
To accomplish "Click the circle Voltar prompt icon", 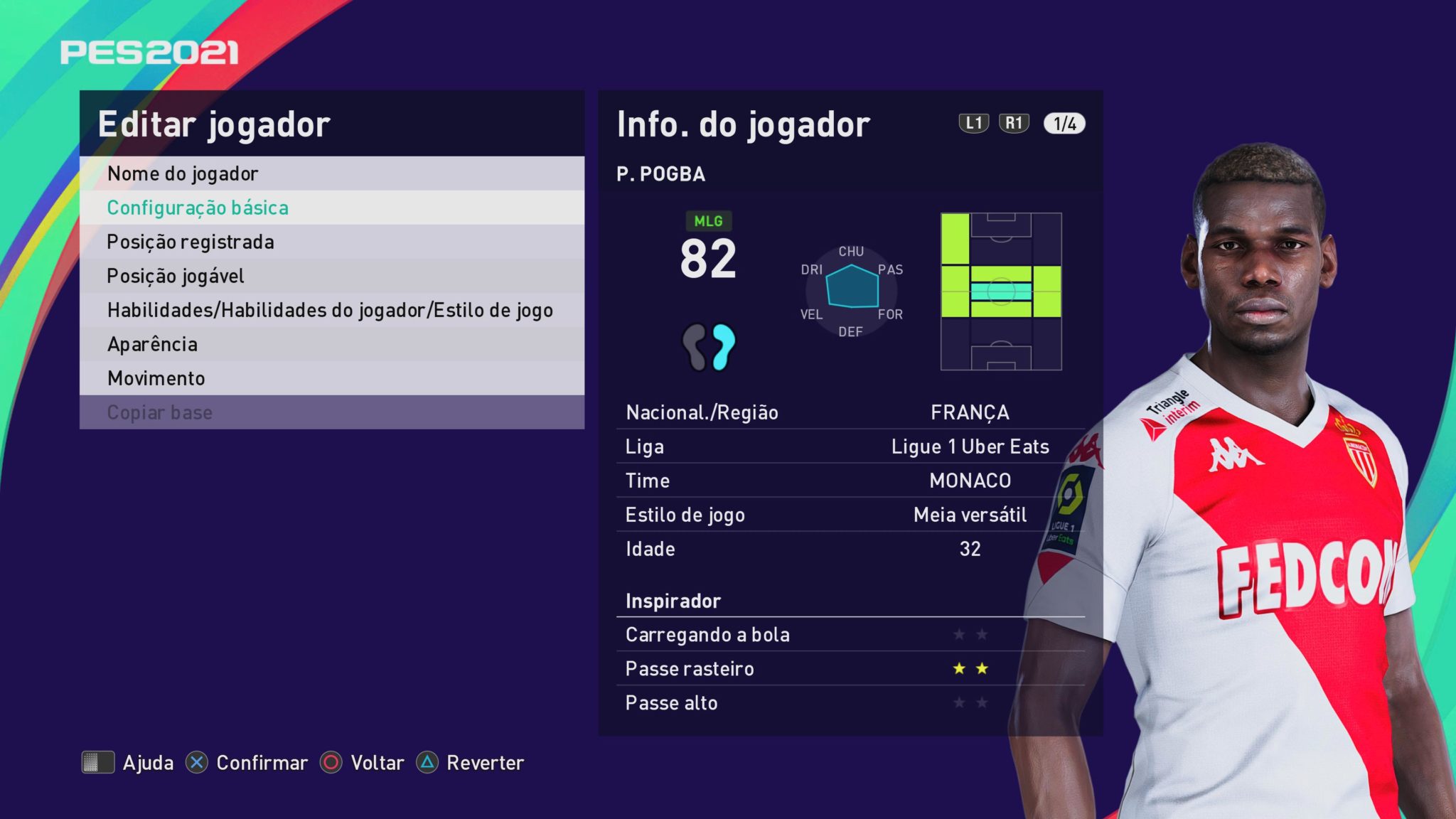I will 331,763.
